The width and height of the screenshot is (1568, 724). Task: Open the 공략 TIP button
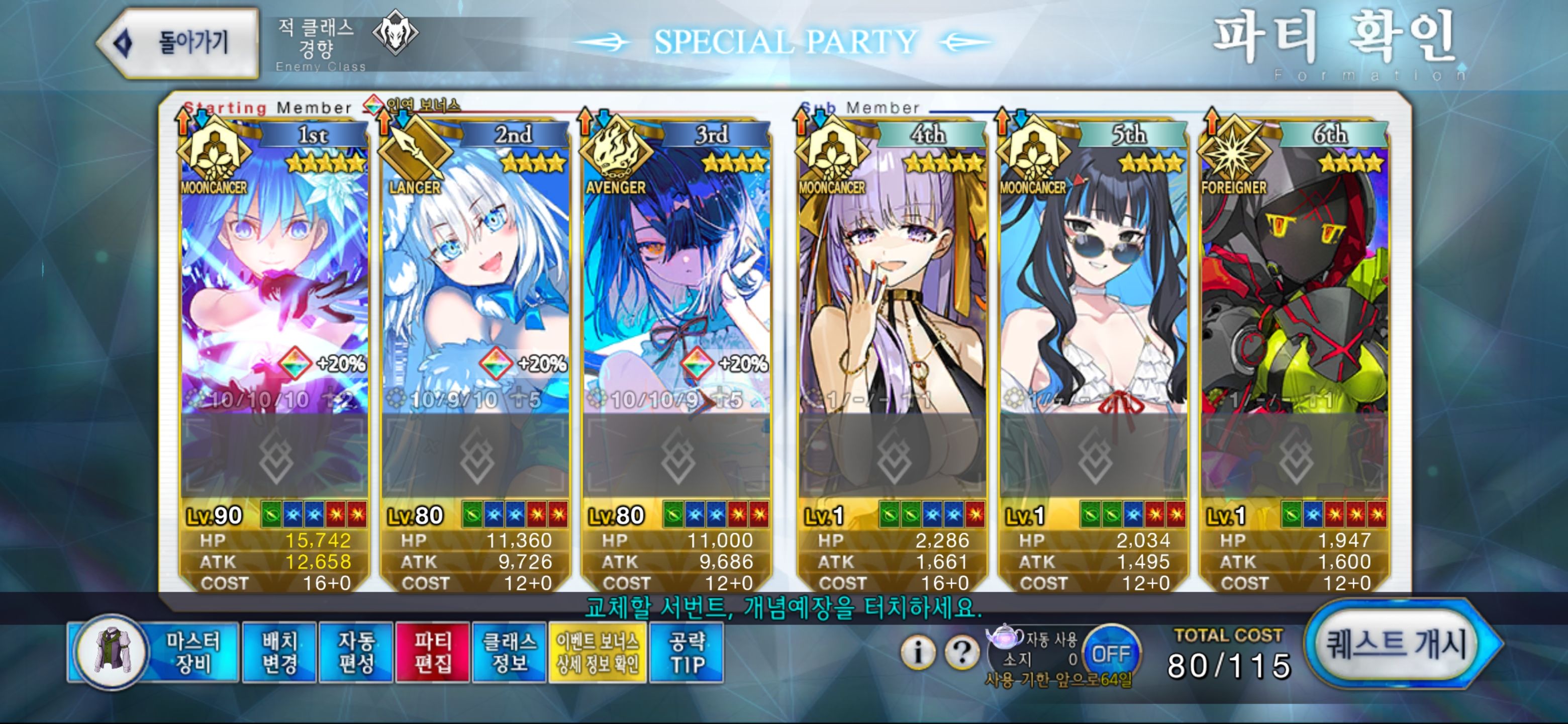click(687, 652)
